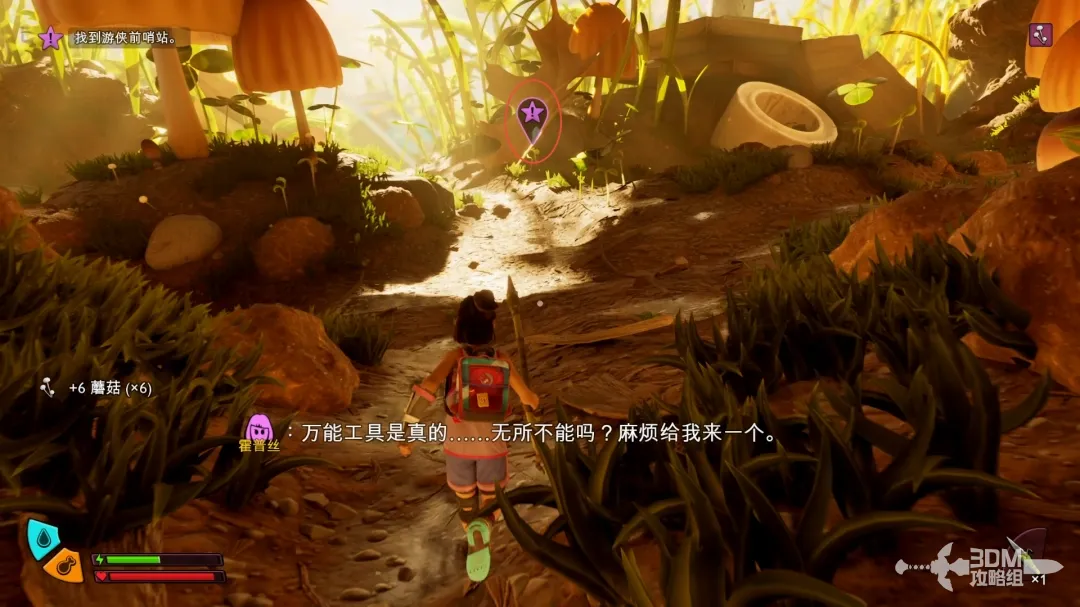Click the pink-haired speaker portrait icon
Screen dimensions: 1080x607
point(261,431)
